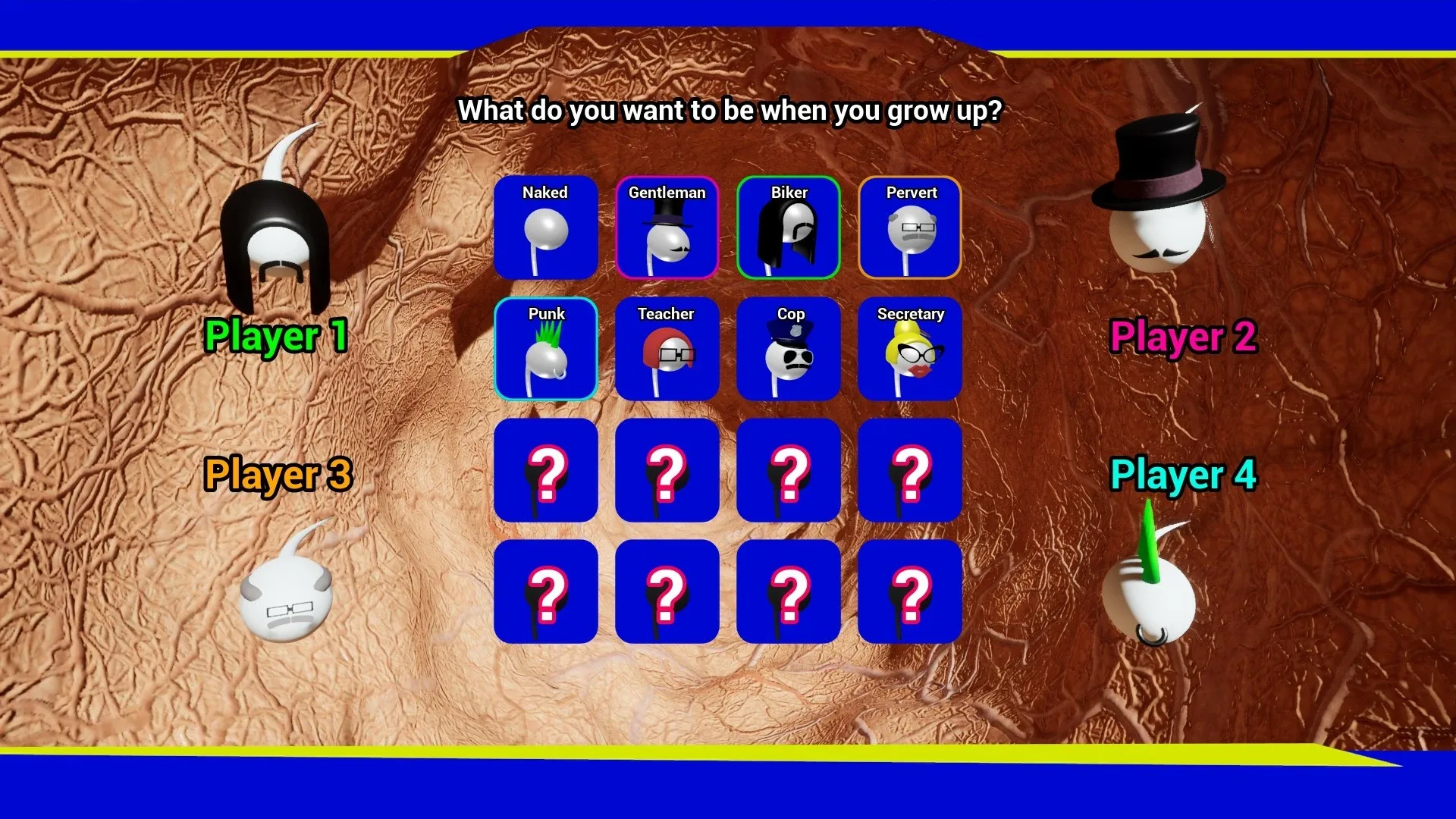
Task: Click the Player 1 label
Action: pos(278,336)
